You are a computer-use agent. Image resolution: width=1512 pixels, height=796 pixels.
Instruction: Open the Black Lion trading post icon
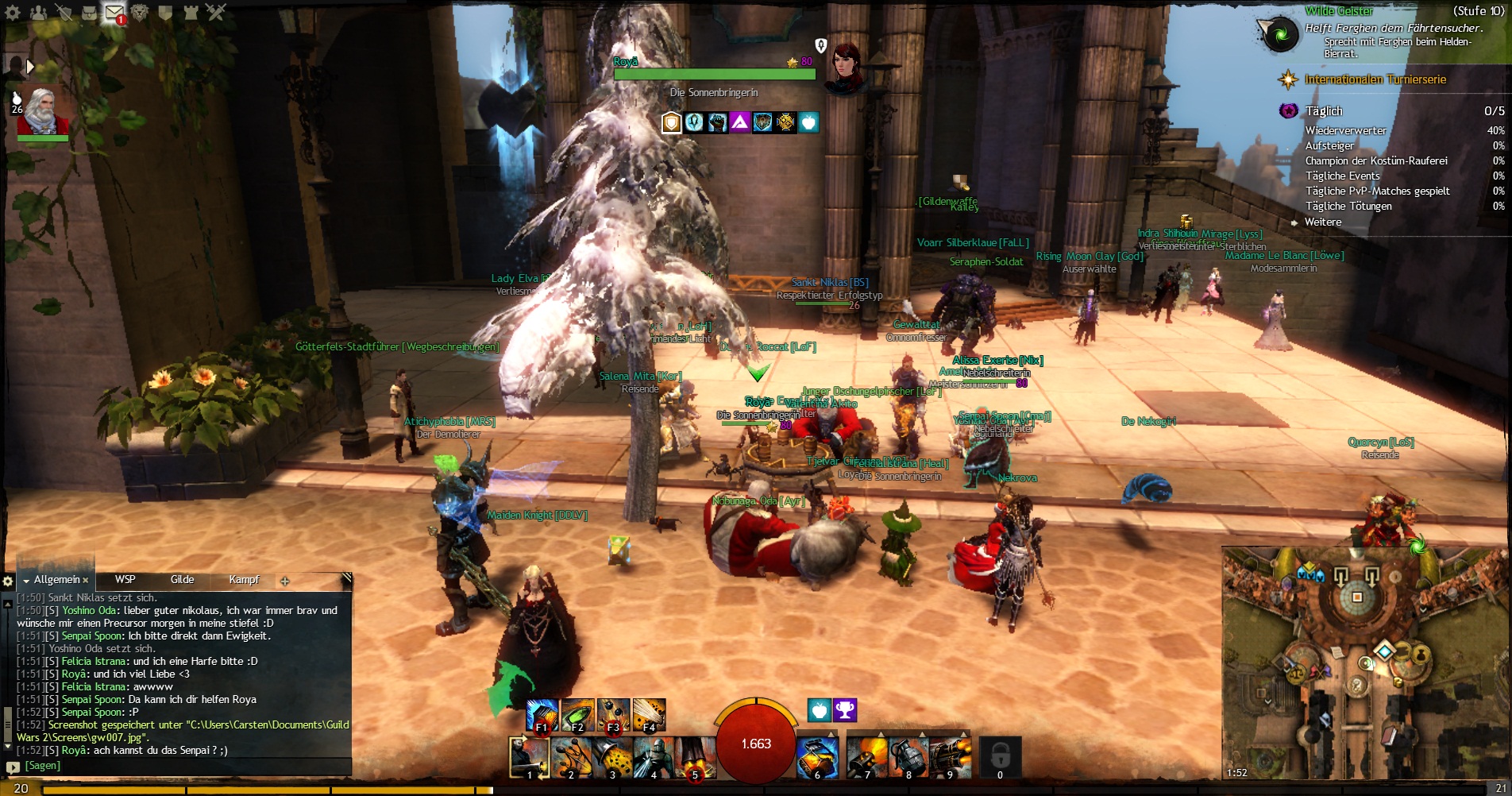coord(140,13)
